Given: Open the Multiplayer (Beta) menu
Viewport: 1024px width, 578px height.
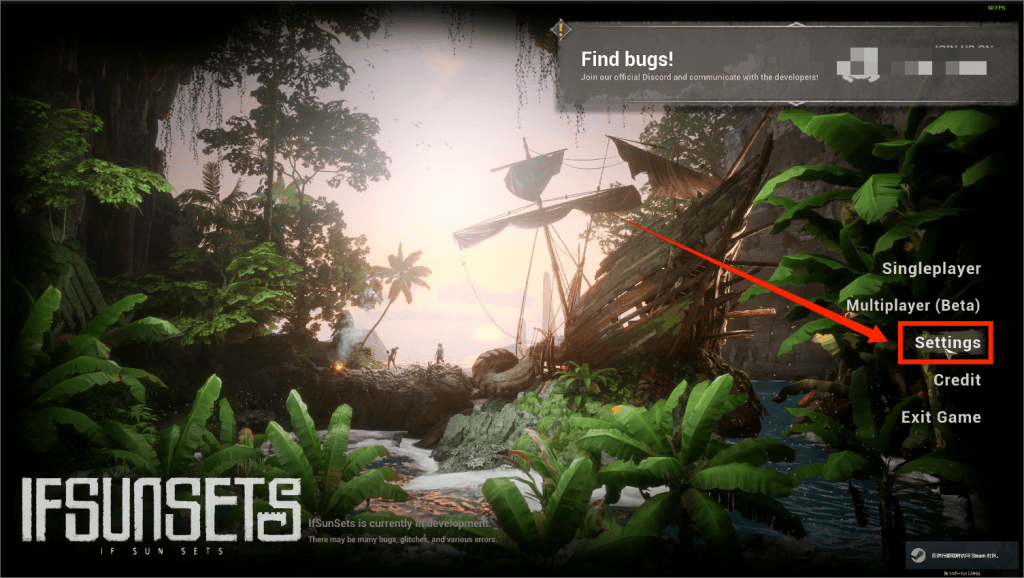Looking at the screenshot, I should pos(913,305).
